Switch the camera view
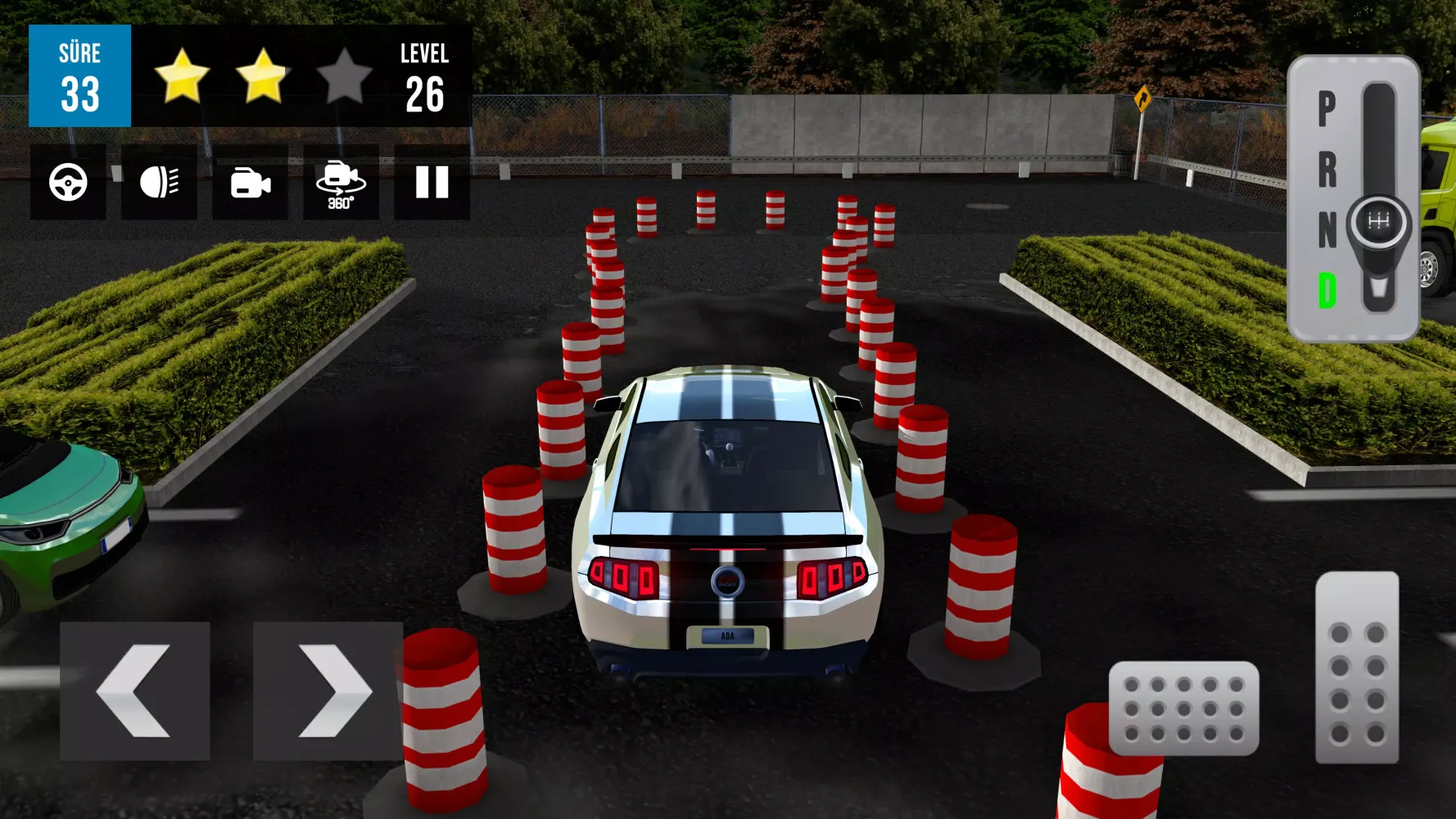 [x=250, y=183]
